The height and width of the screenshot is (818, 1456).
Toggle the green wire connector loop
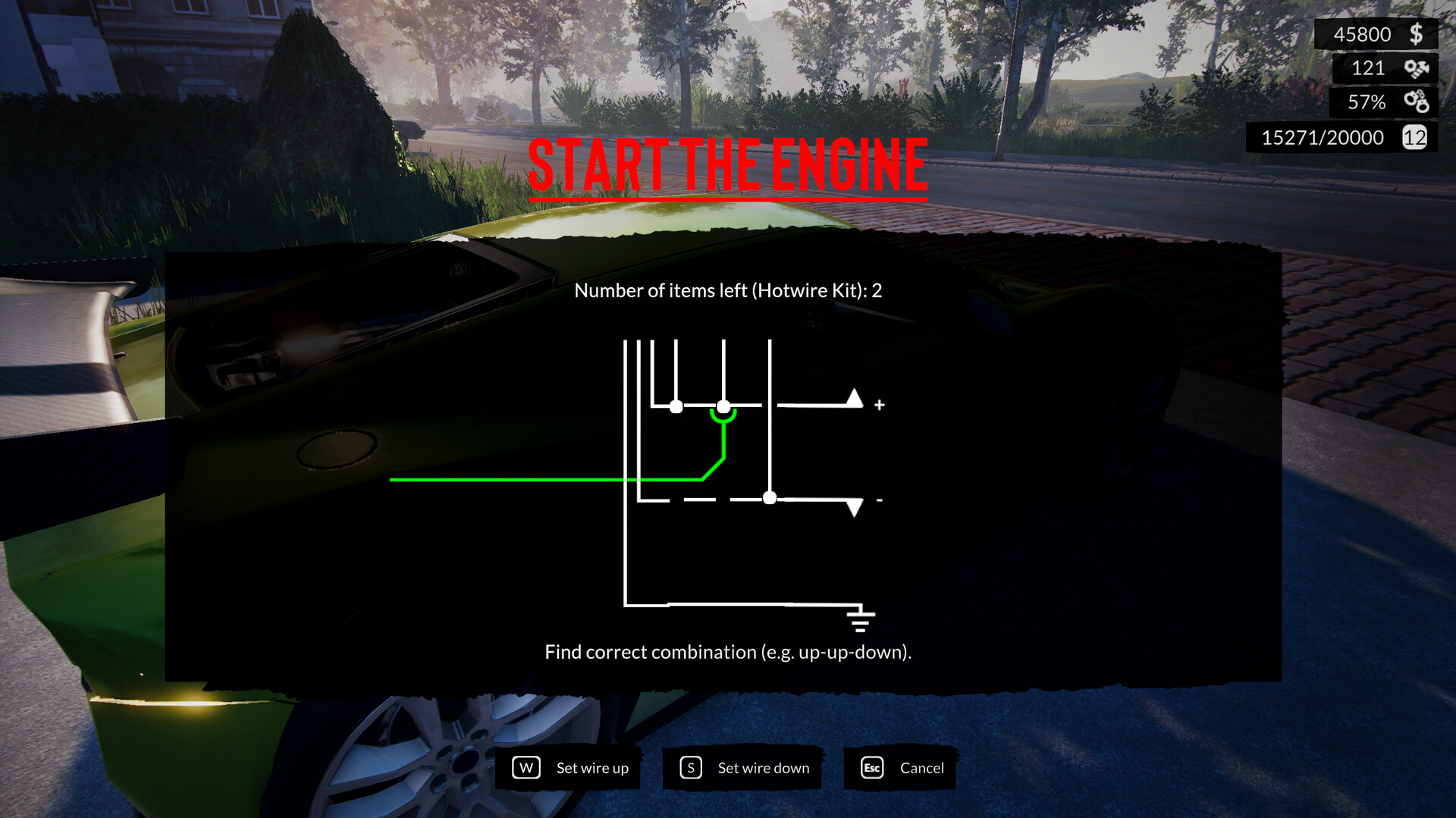point(724,415)
